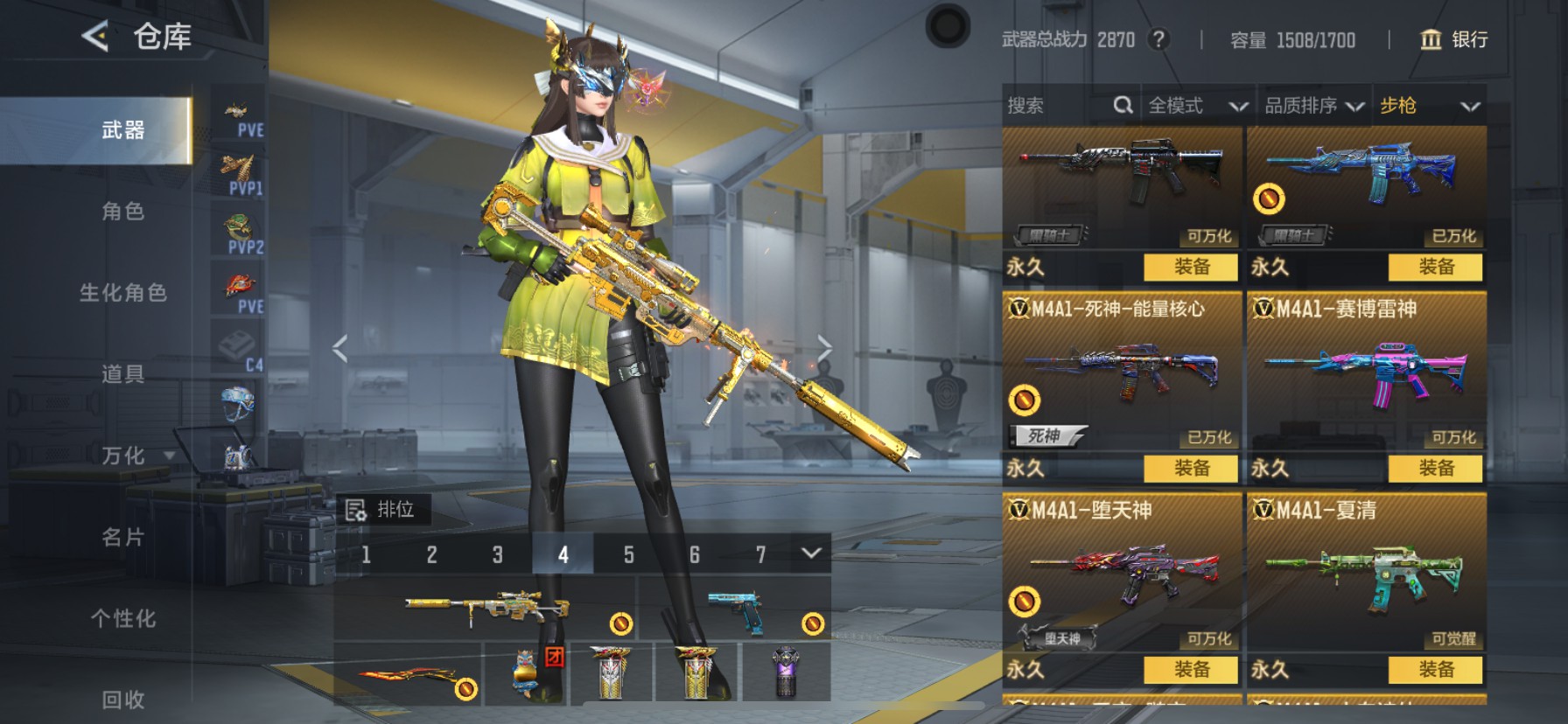Open the 全模式 mode filter dropdown

[x=1196, y=106]
